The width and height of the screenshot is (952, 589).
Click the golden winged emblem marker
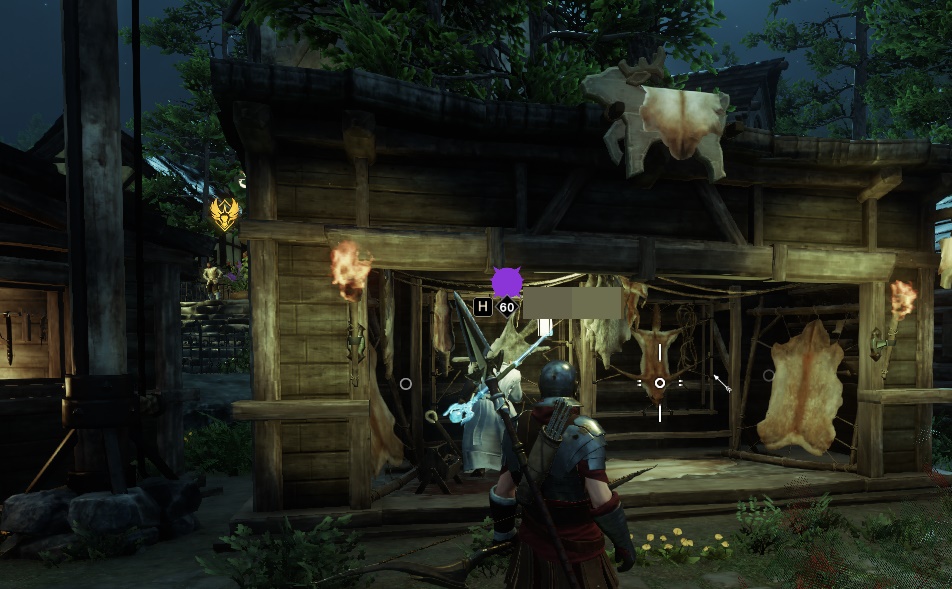224,214
